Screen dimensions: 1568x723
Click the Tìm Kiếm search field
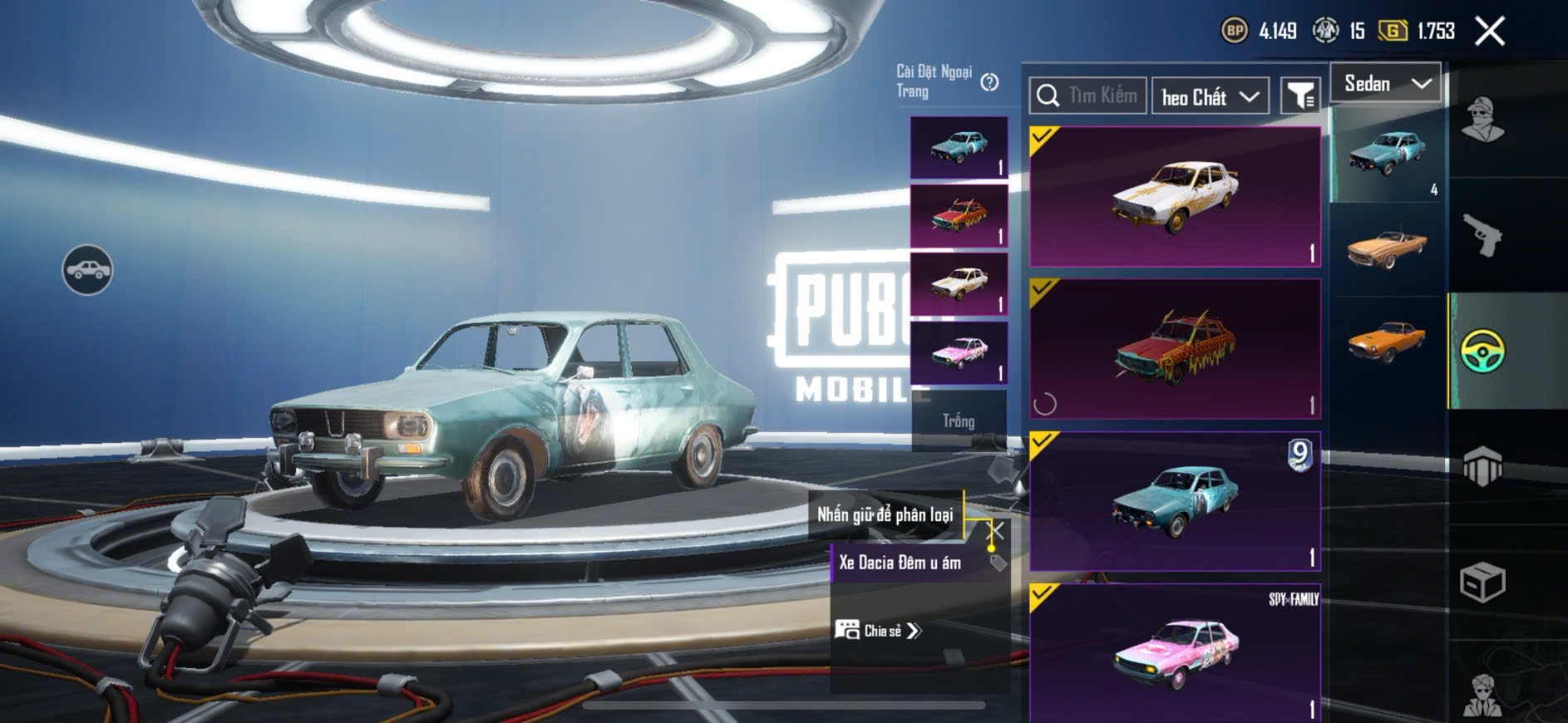pyautogui.click(x=1089, y=96)
